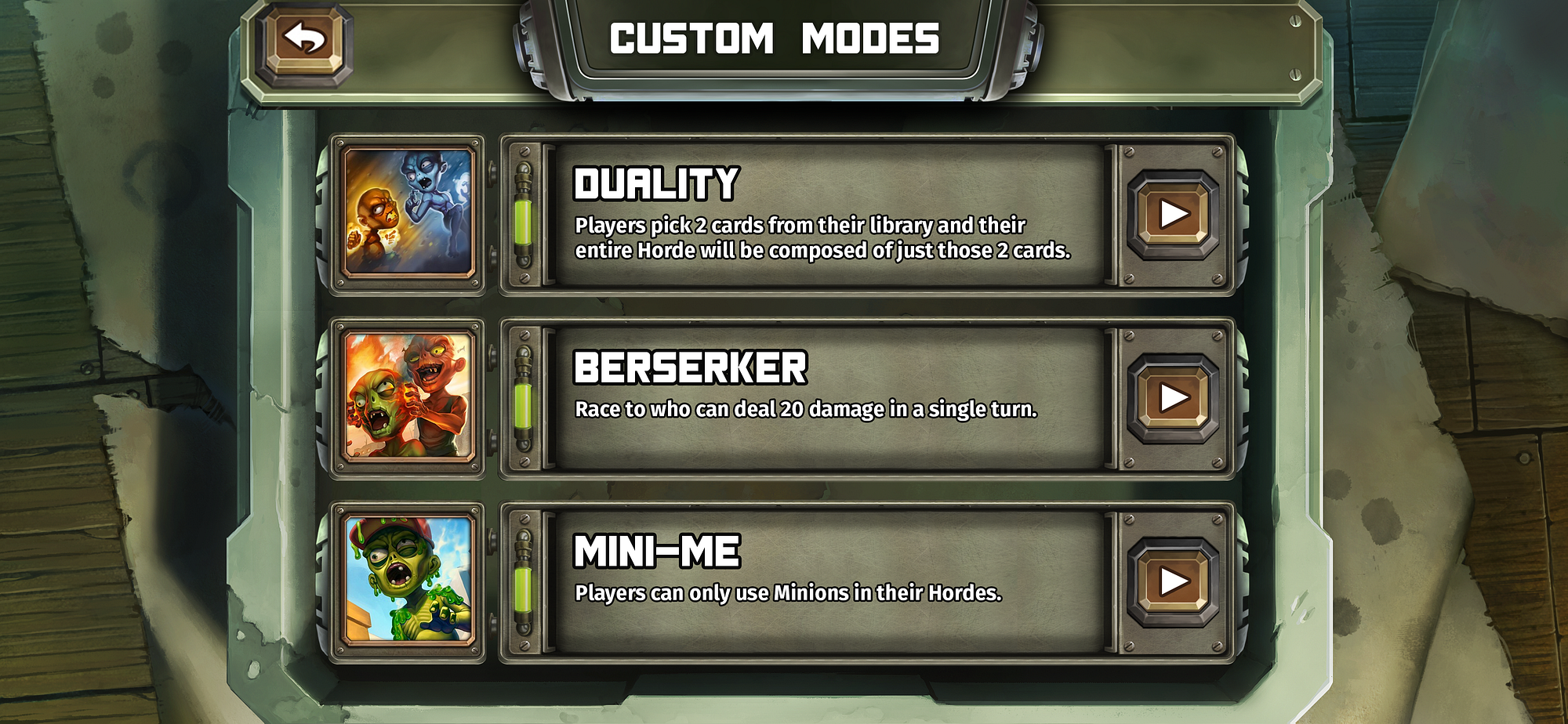Choose the Mini-Me mode description panel
The width and height of the screenshot is (1568, 724).
coord(823,581)
